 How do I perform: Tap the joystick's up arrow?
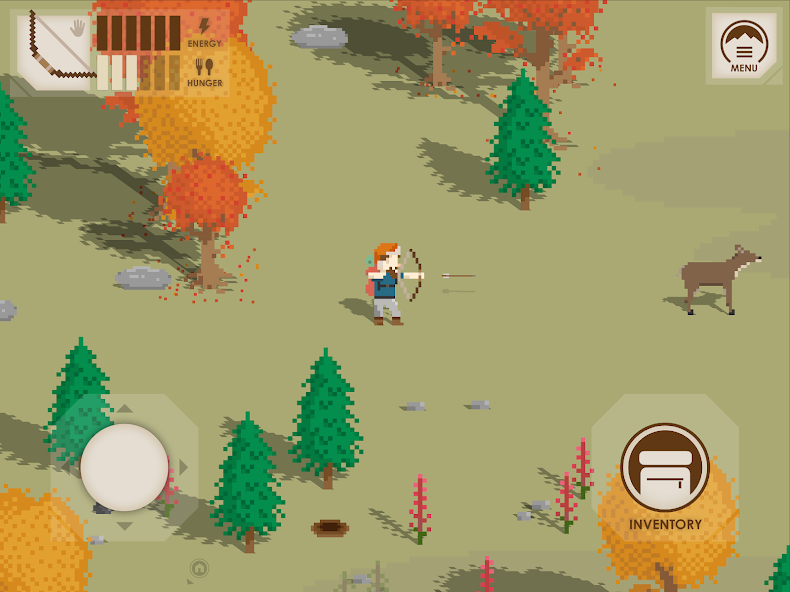[124, 408]
